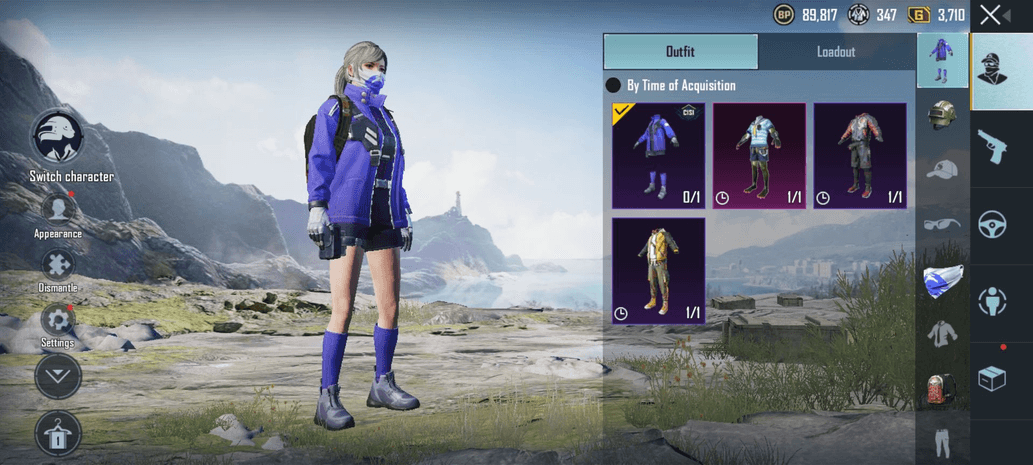Switch to the Loadout tab
Image resolution: width=1033 pixels, height=465 pixels.
836,52
